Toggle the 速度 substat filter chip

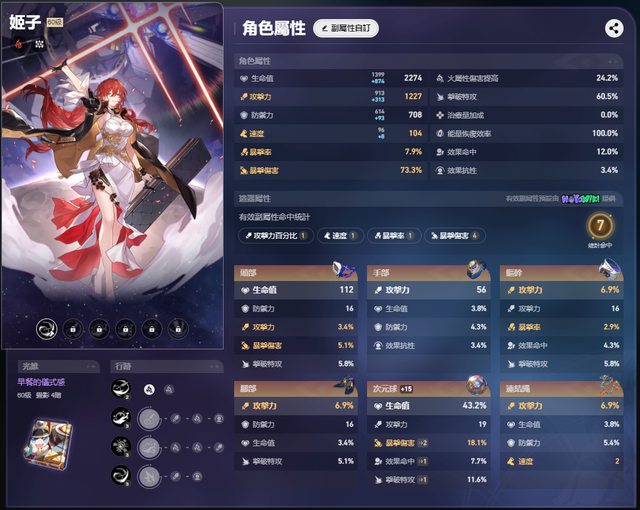tap(340, 235)
